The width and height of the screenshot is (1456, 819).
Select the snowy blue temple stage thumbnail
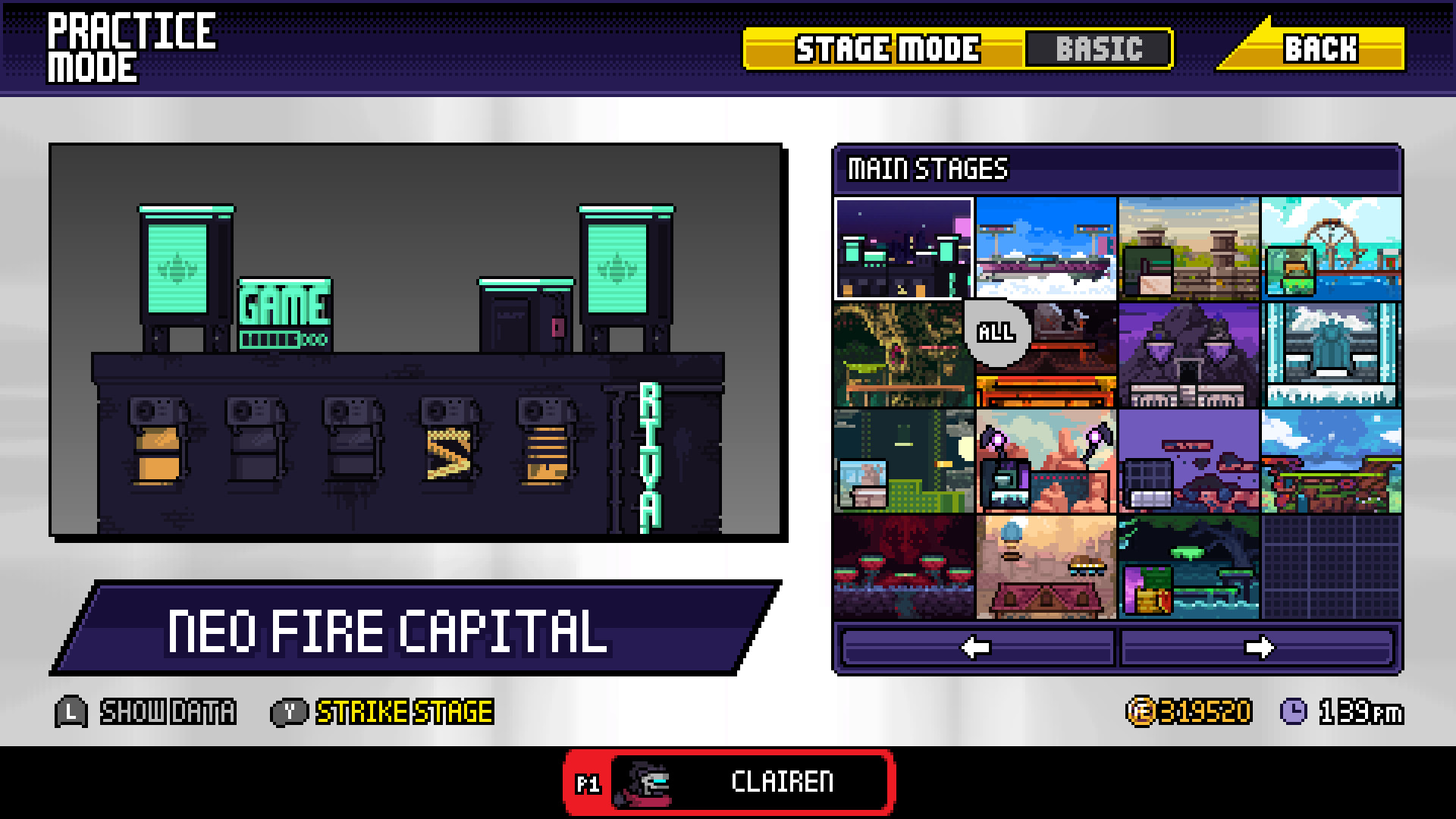pos(1331,353)
